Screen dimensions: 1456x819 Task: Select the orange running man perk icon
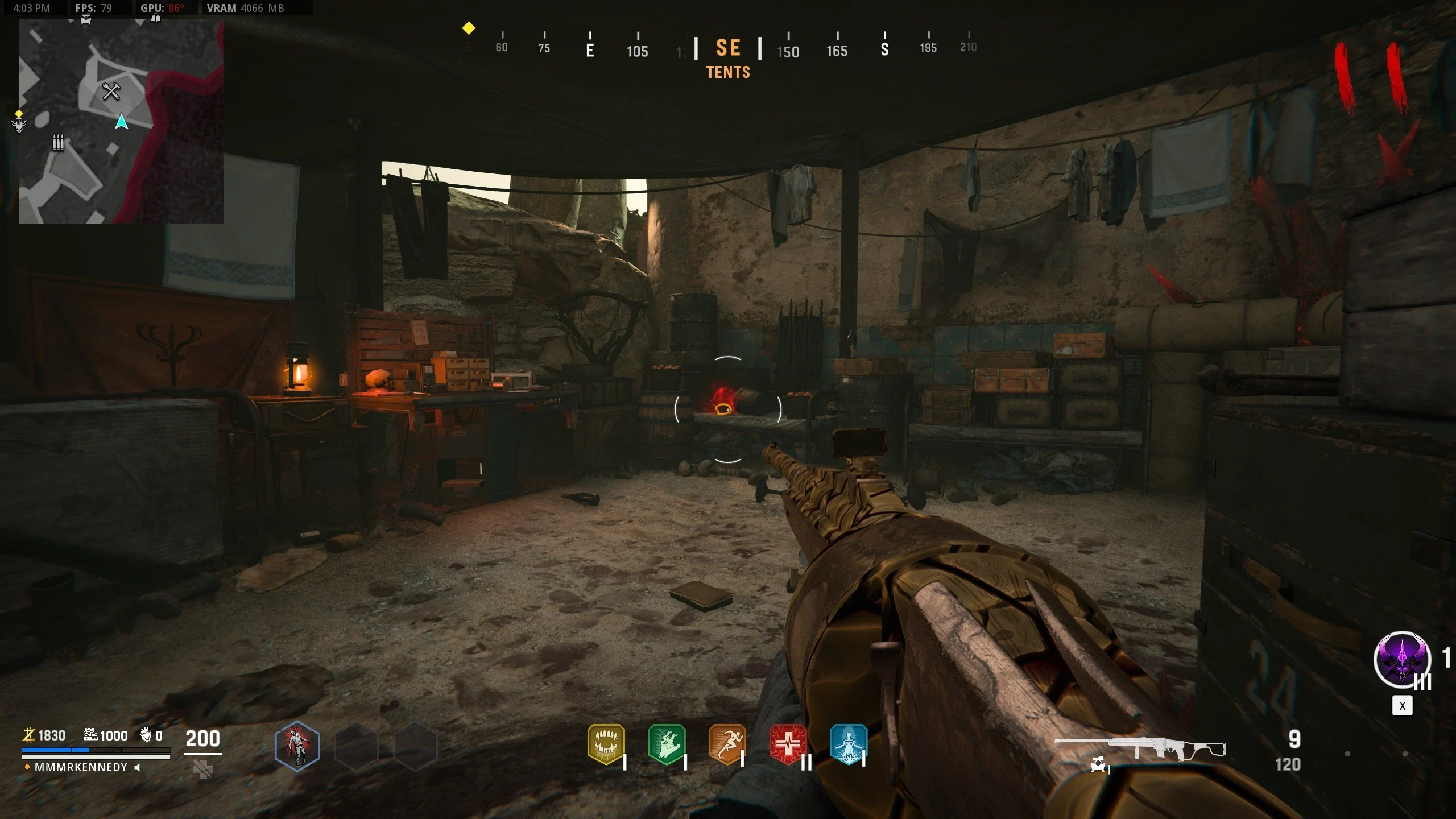click(x=727, y=743)
